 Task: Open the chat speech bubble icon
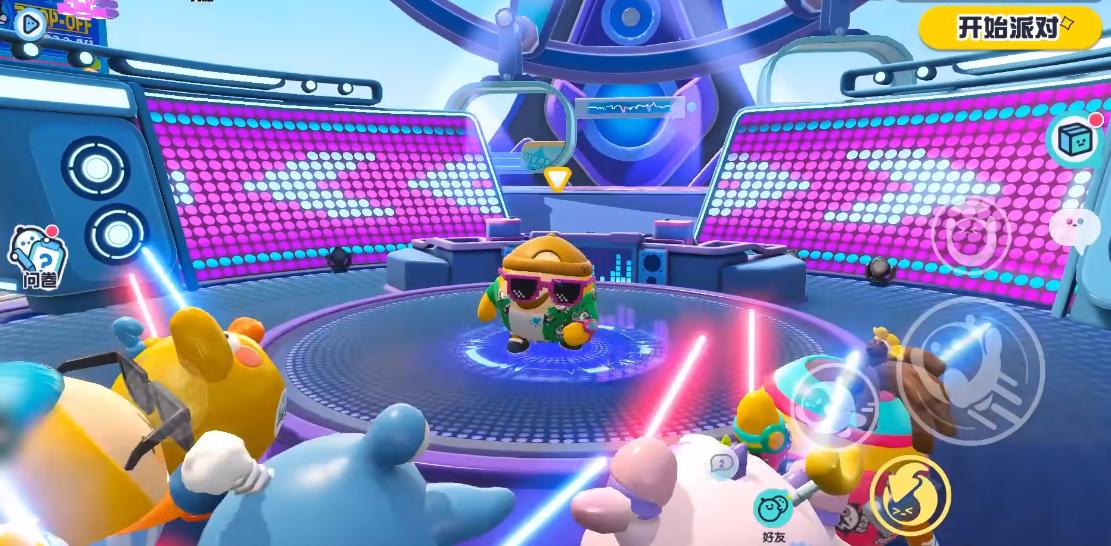(1073, 228)
